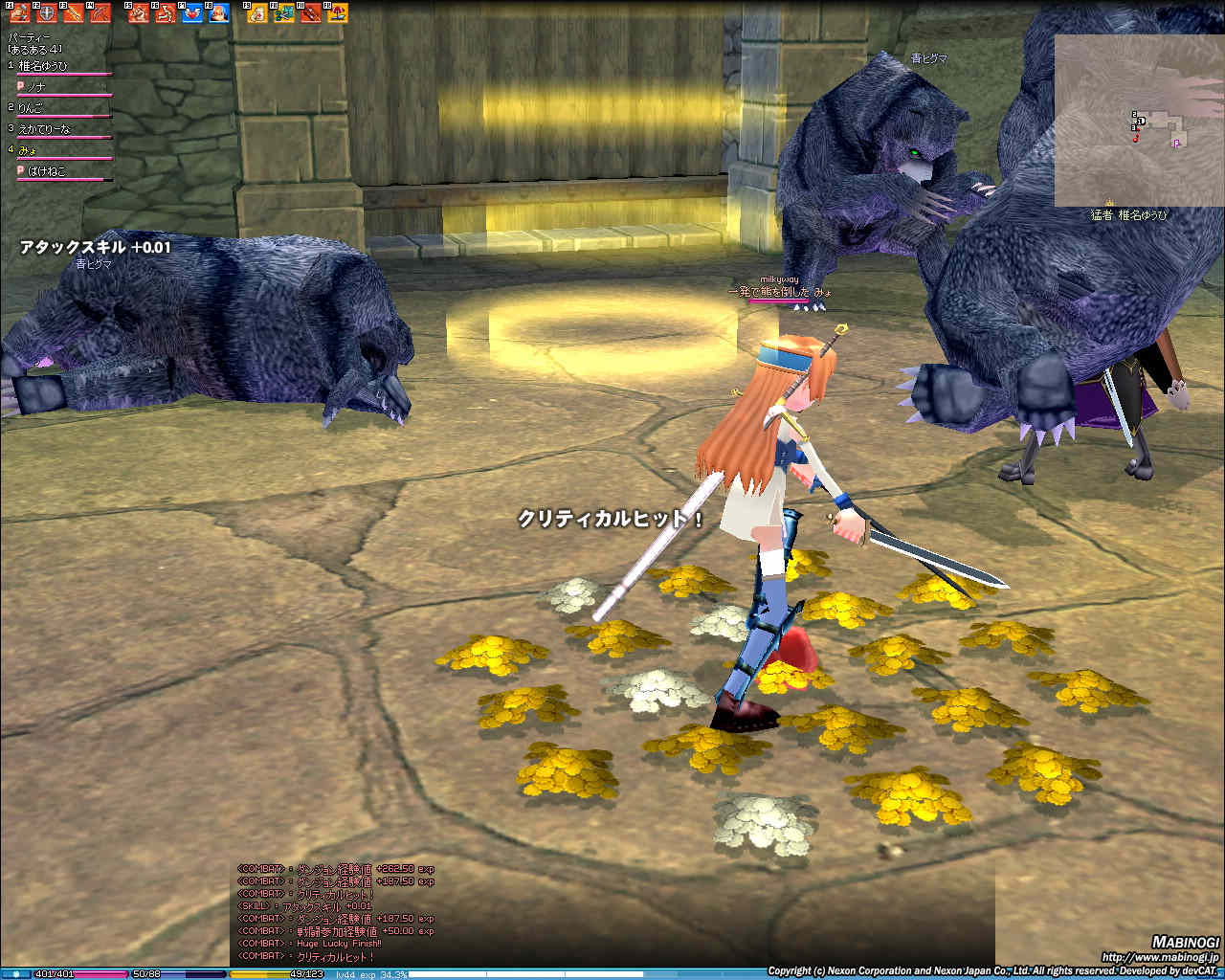Screen dimensions: 1225x980
Task: Trigger the F5 skill icon
Action: [x=139, y=13]
